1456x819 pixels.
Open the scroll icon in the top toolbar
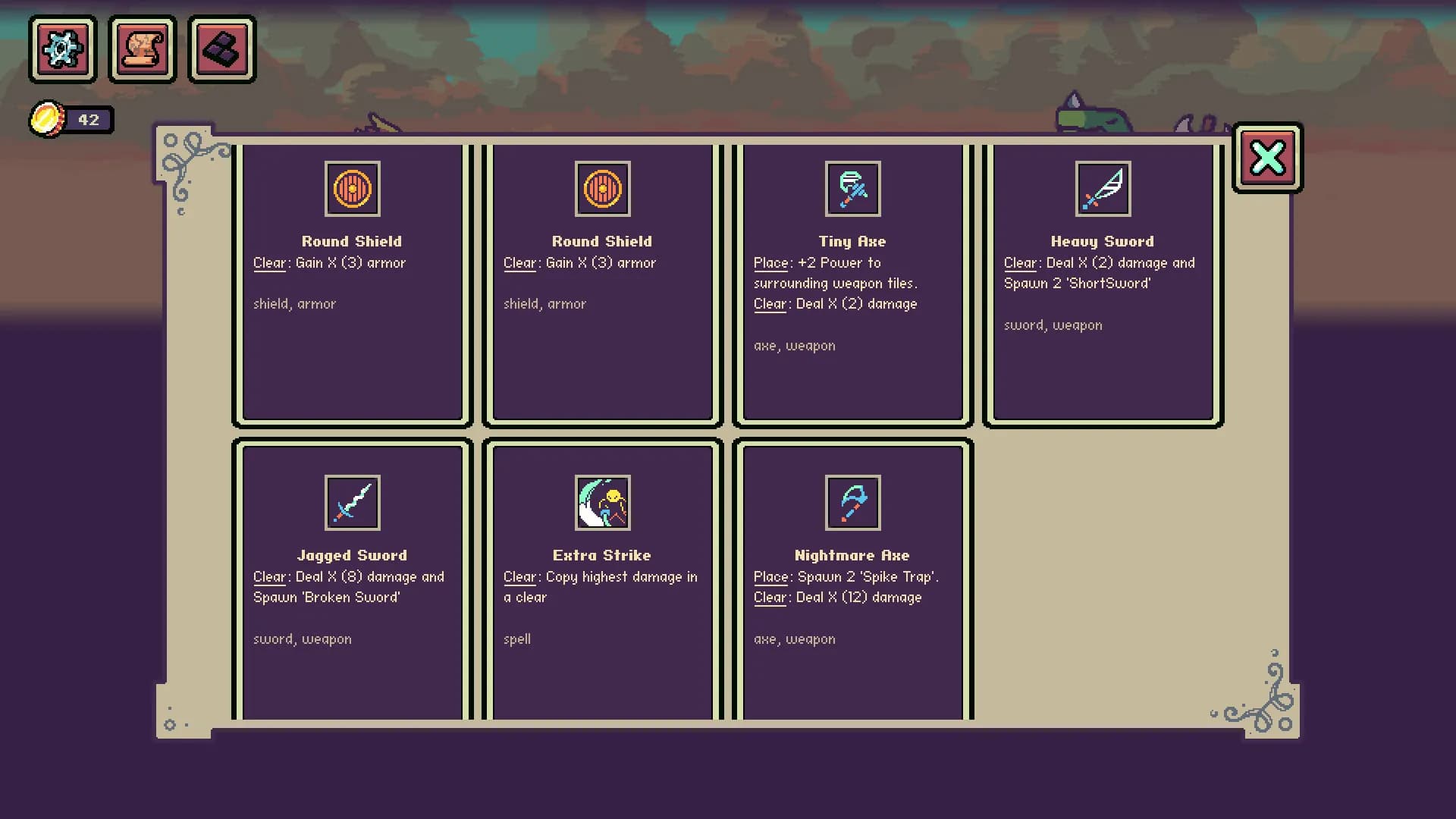[143, 49]
